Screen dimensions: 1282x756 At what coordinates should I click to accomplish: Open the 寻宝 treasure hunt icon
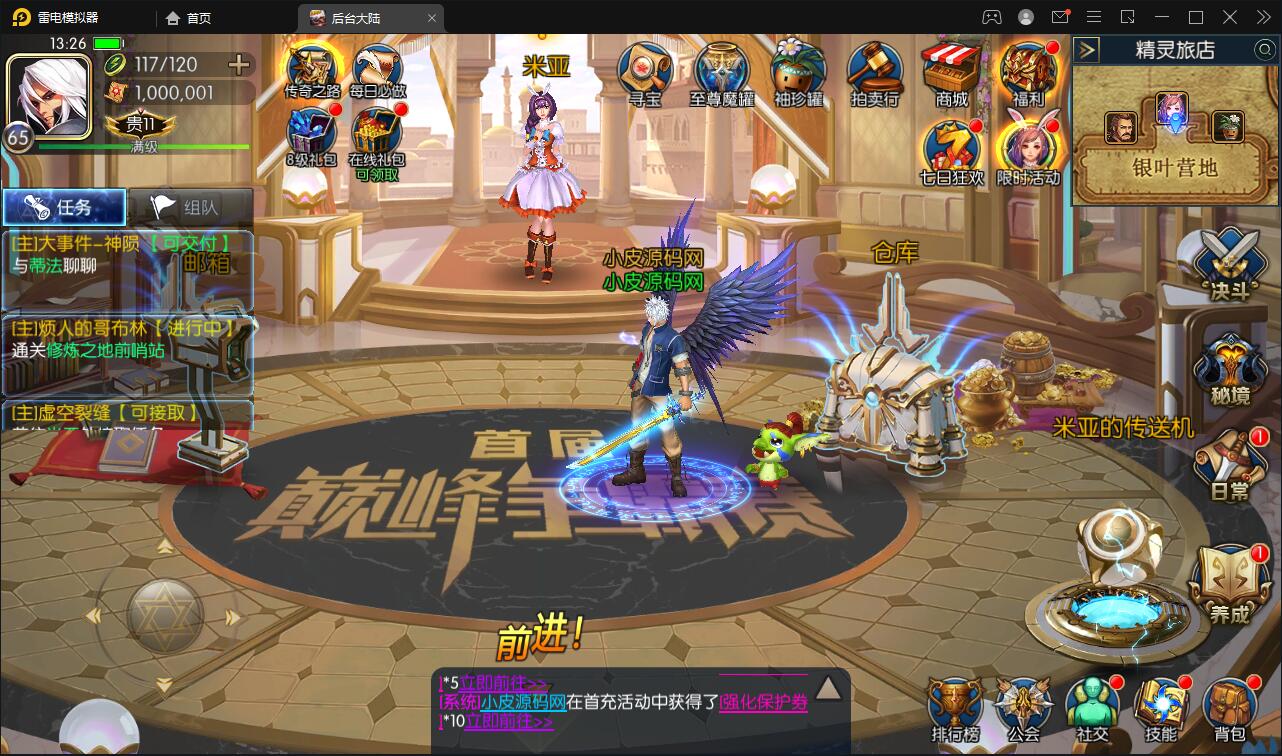(x=643, y=70)
